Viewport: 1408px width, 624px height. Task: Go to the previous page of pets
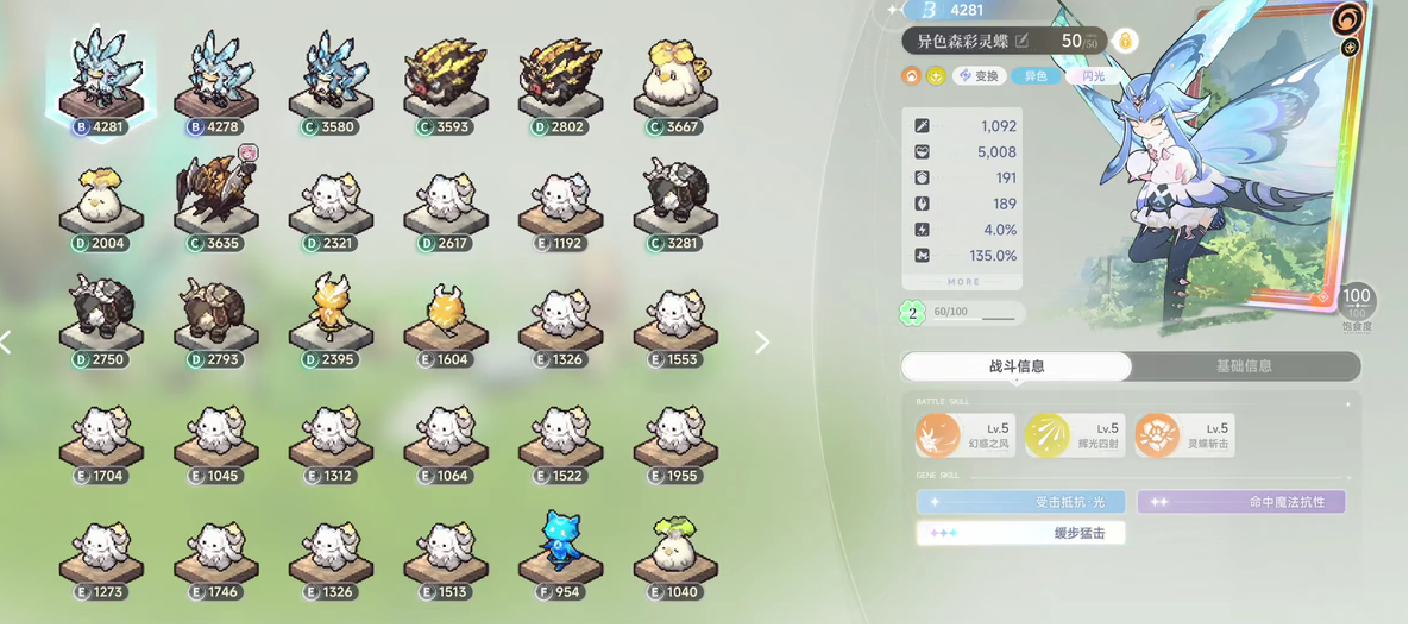coord(6,343)
